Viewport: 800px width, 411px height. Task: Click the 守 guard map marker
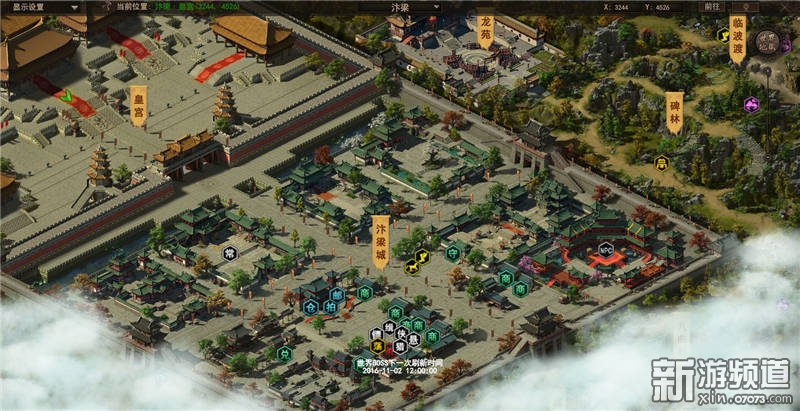pos(454,251)
